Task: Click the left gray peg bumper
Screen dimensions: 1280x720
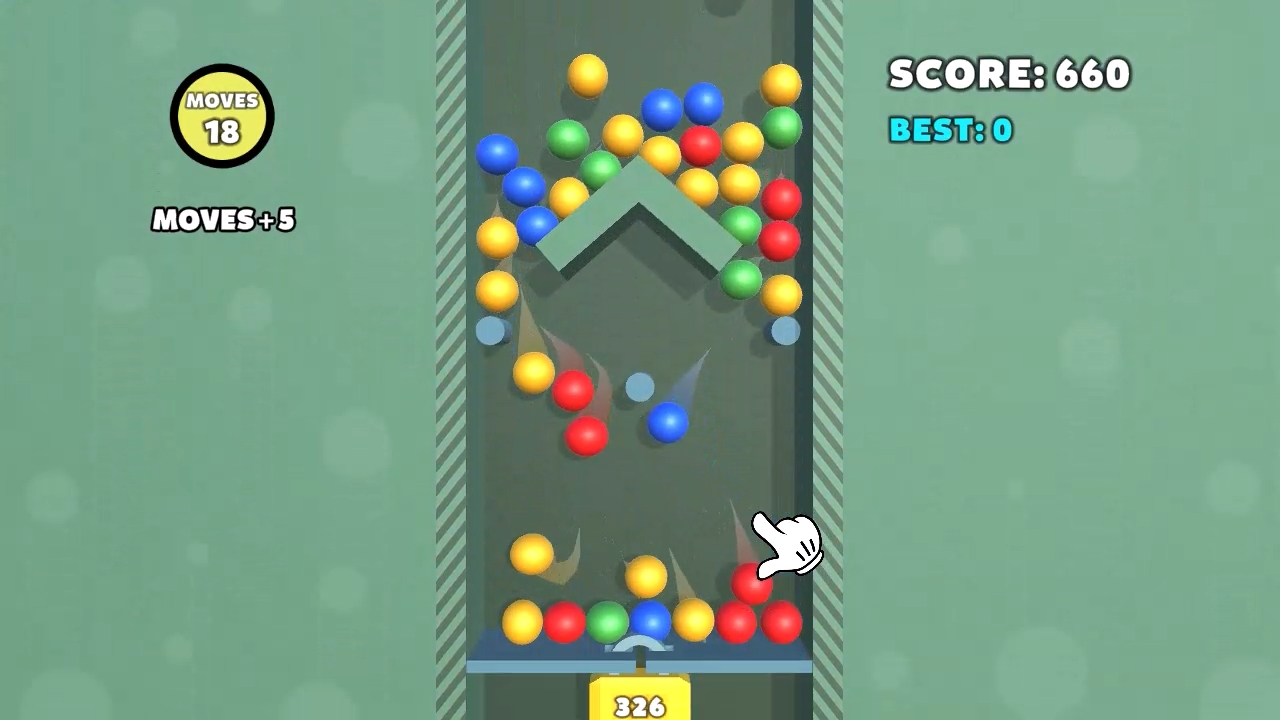Action: (491, 332)
